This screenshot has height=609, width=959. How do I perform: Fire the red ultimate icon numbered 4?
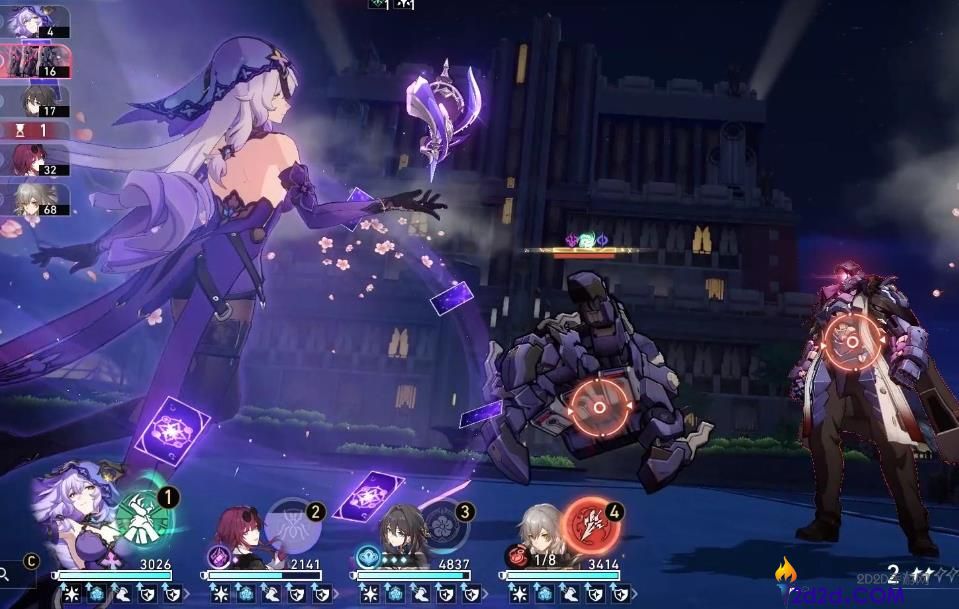coord(591,521)
